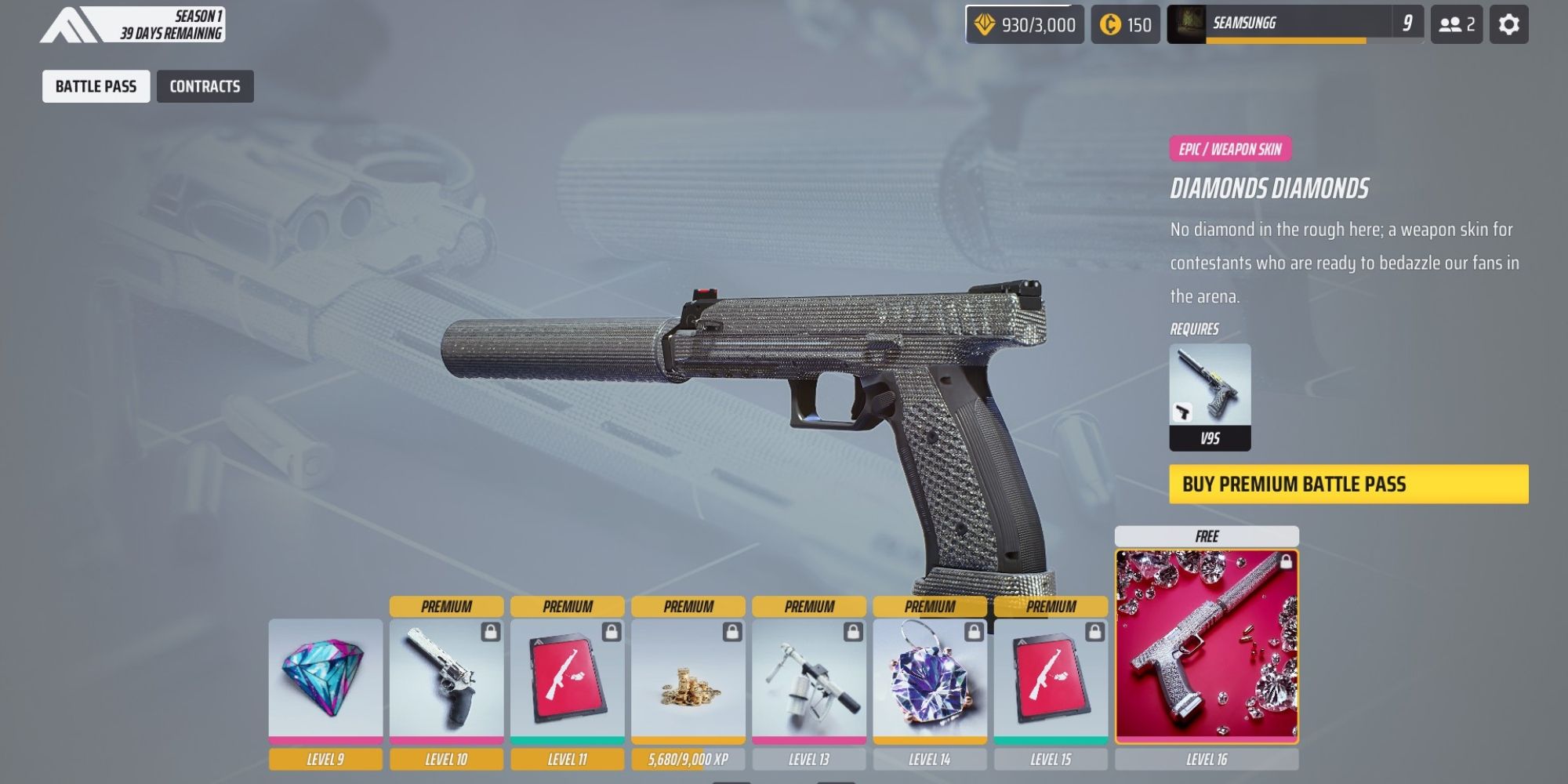Choose the Level 15 red card reward
Image resolution: width=1568 pixels, height=784 pixels.
[x=1051, y=679]
